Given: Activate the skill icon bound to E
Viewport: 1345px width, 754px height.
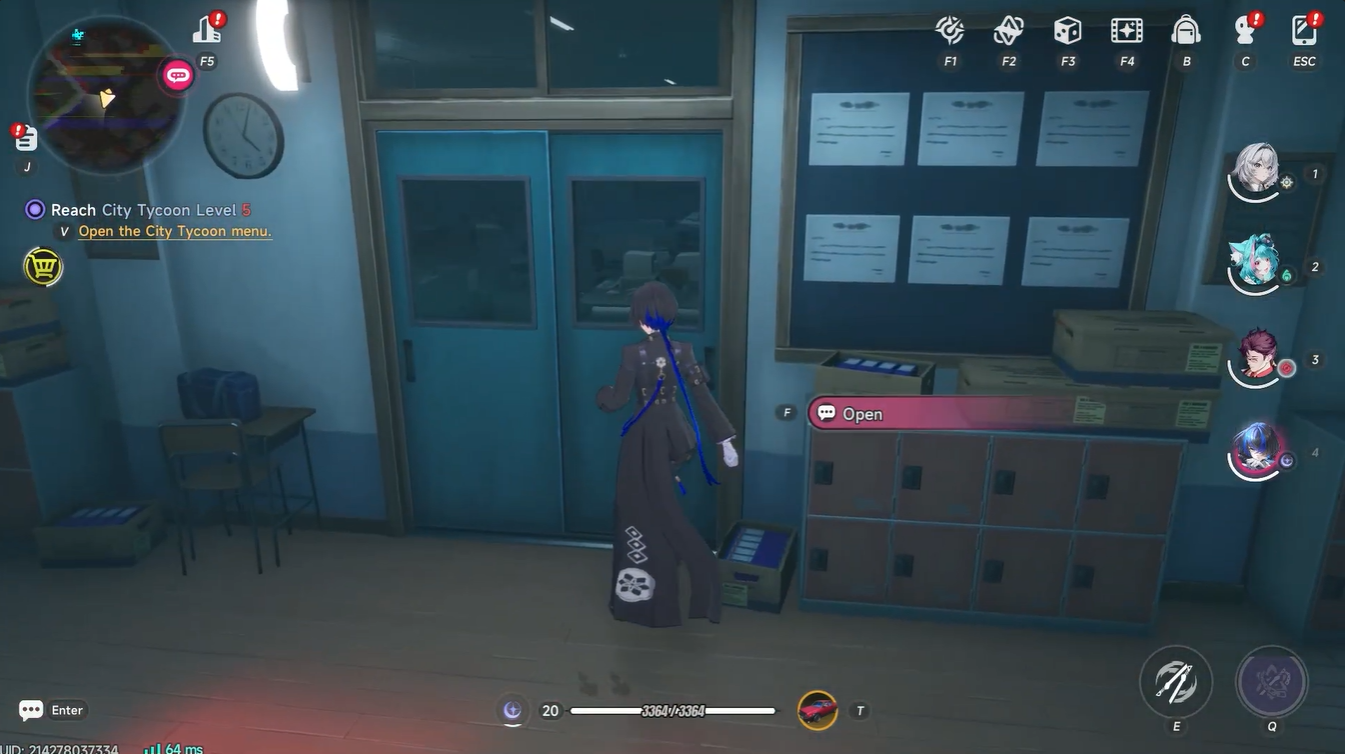Looking at the screenshot, I should [1175, 681].
